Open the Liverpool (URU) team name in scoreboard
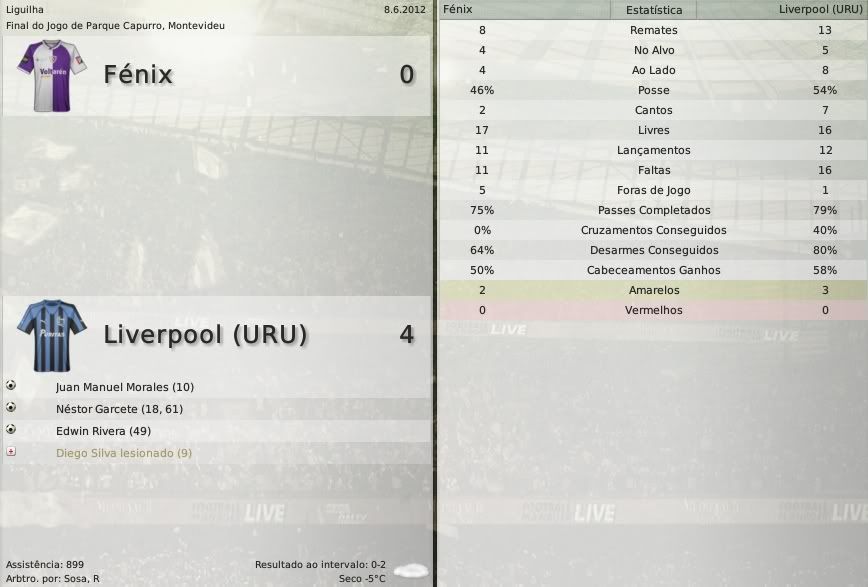The width and height of the screenshot is (868, 587). 205,334
